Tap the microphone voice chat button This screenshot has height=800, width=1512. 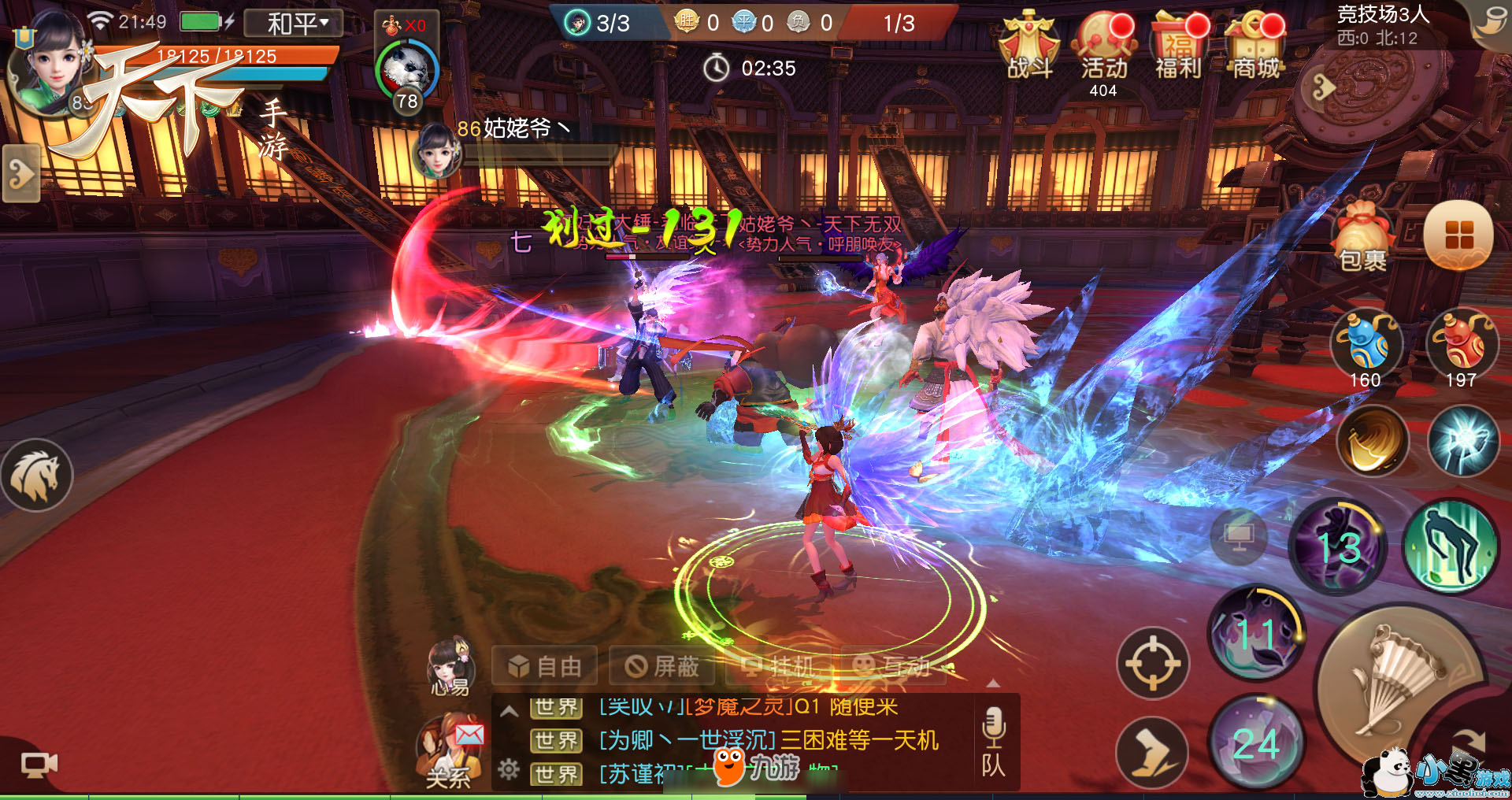pos(993,726)
